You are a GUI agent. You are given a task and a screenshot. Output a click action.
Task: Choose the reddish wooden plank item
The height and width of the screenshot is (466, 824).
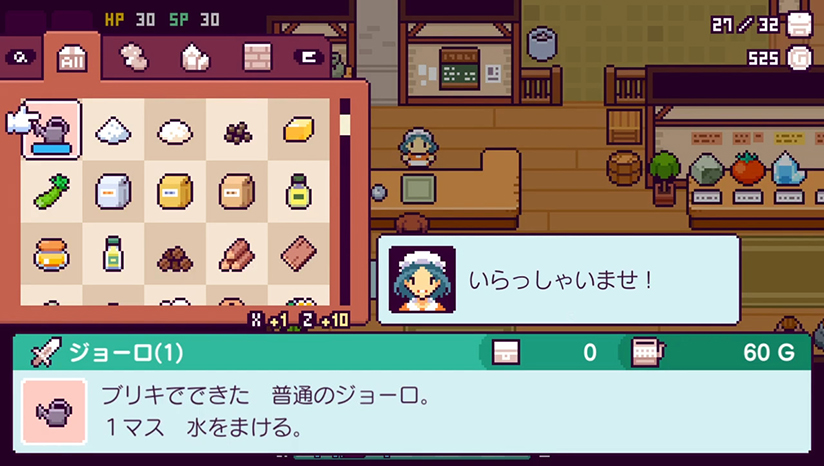[x=299, y=254]
